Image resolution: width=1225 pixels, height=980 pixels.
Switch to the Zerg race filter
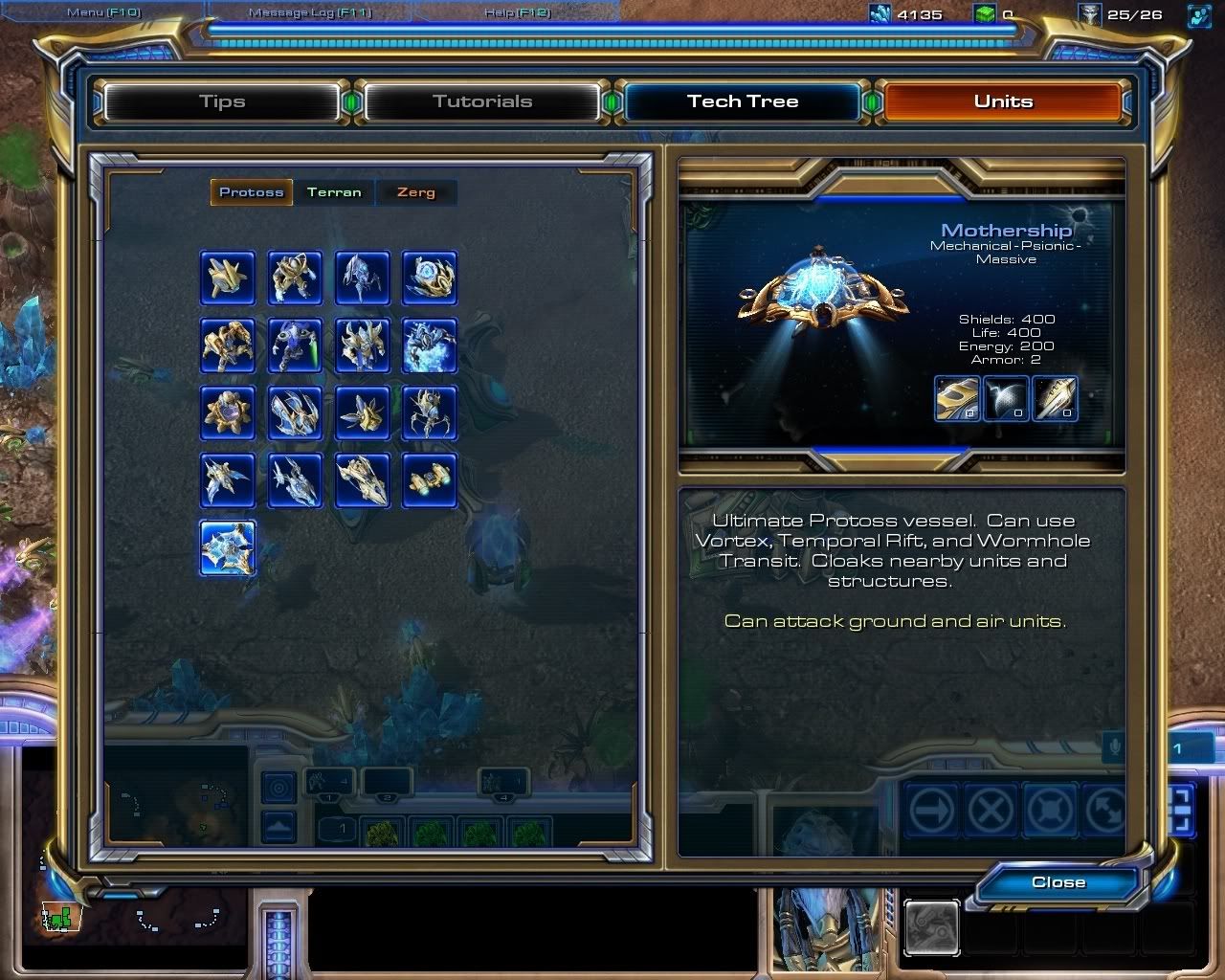coord(415,191)
